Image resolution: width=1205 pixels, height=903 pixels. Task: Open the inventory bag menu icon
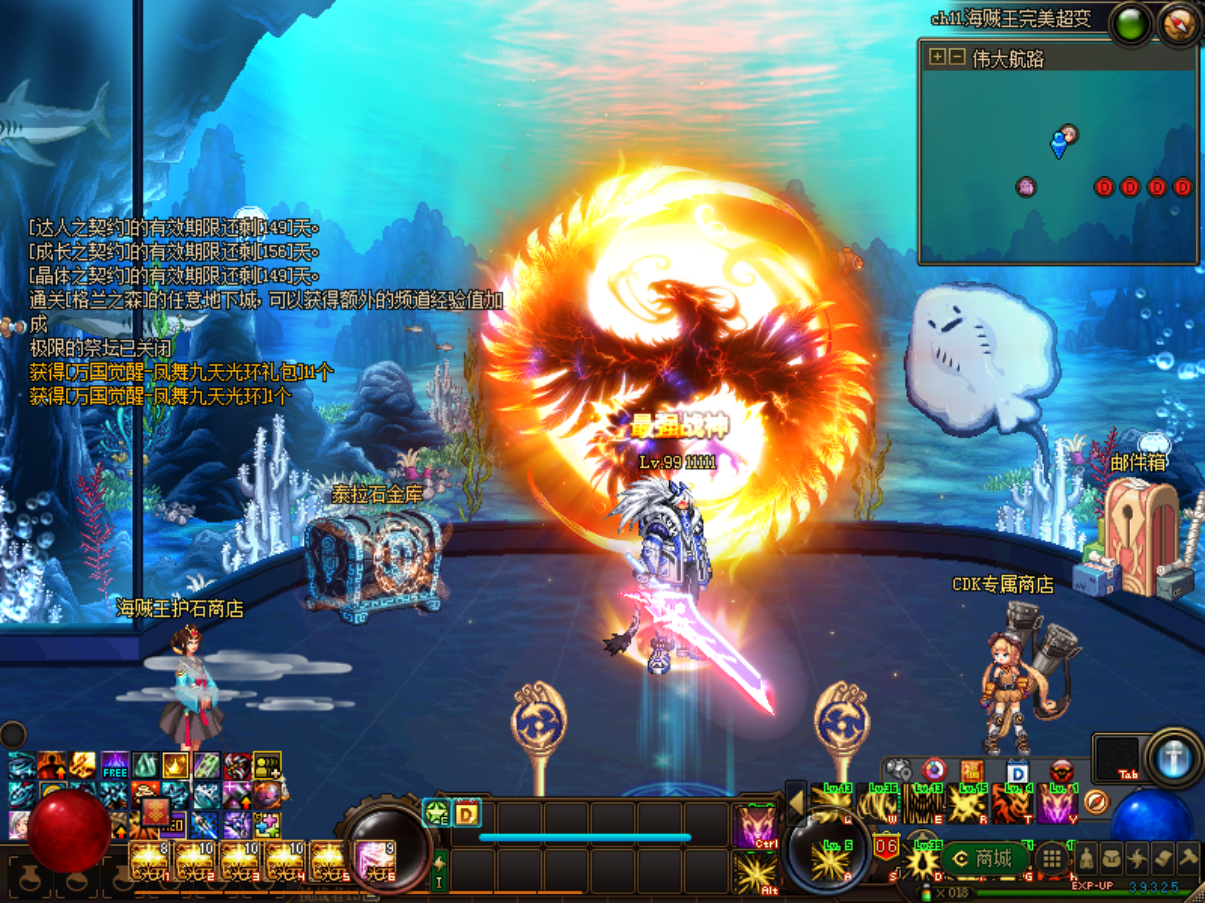(x=1112, y=858)
